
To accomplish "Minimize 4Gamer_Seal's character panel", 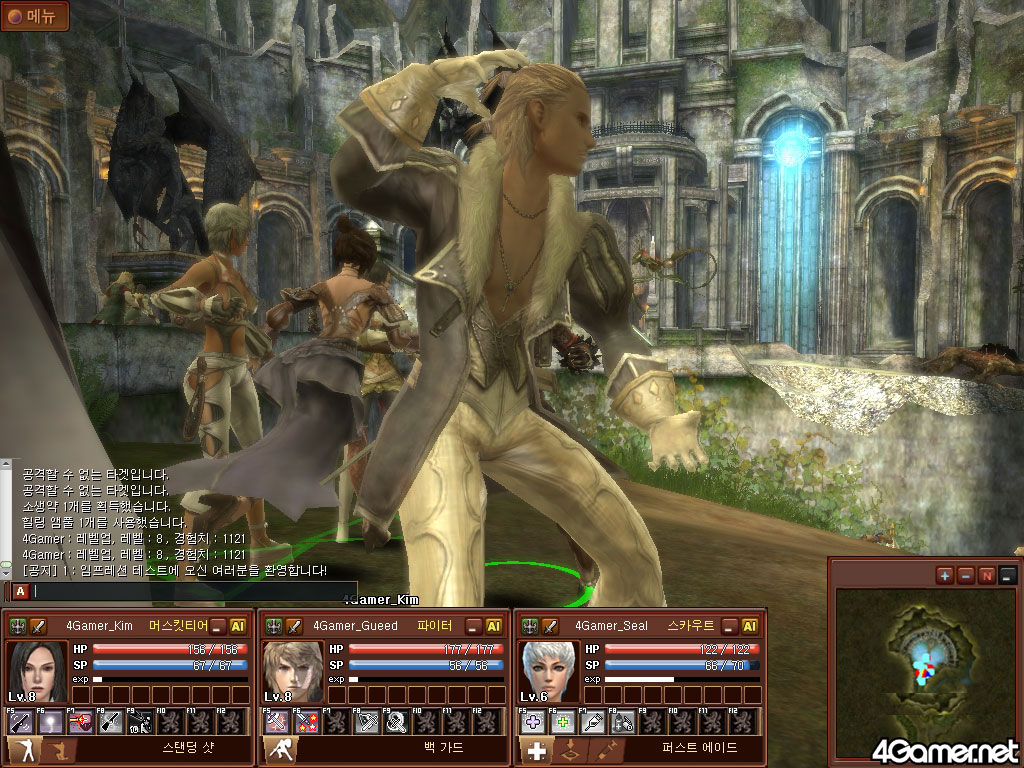I will pyautogui.click(x=730, y=626).
